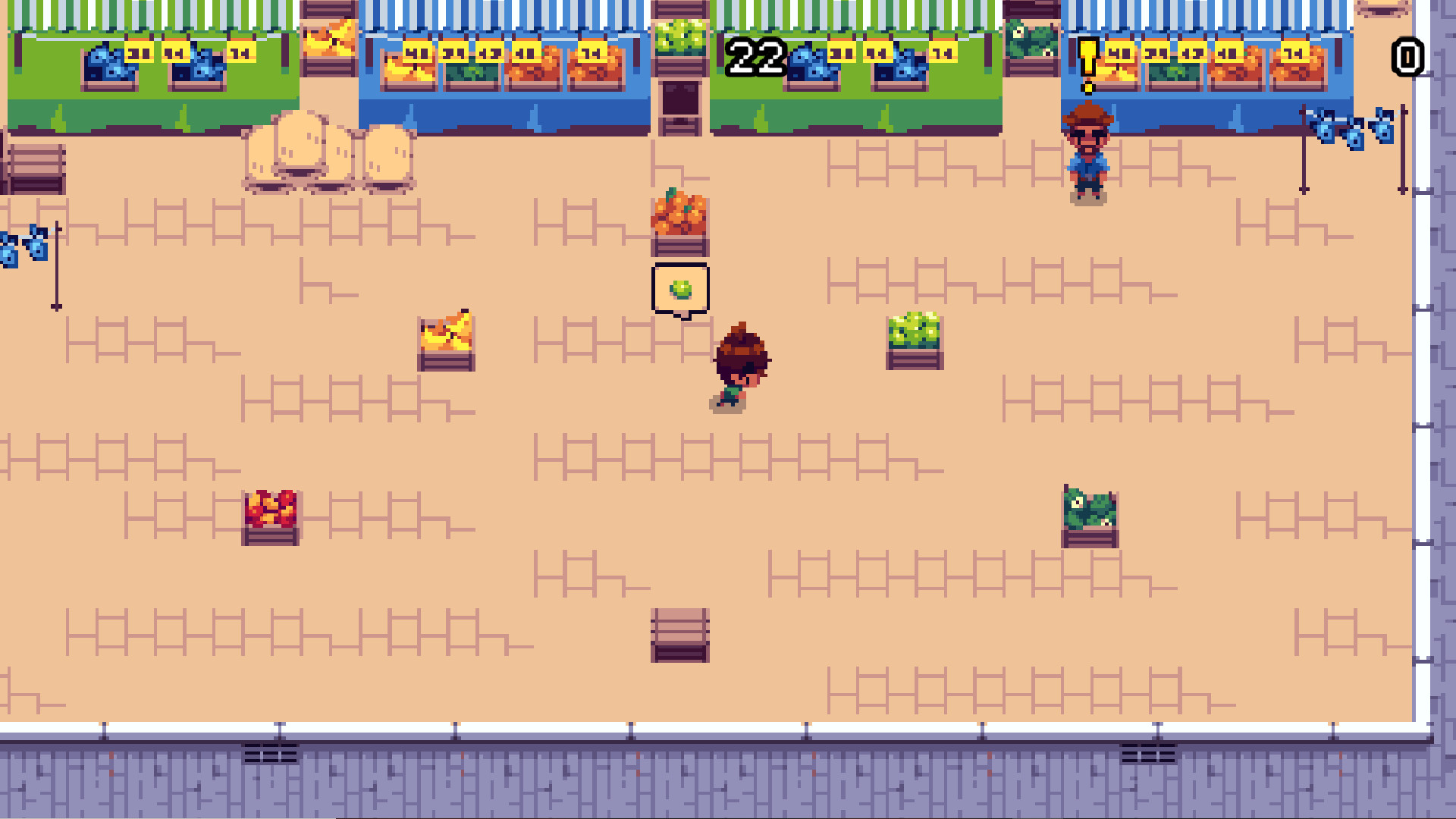
Task: Click the "0" counter in the top right corner
Action: pos(1407,55)
